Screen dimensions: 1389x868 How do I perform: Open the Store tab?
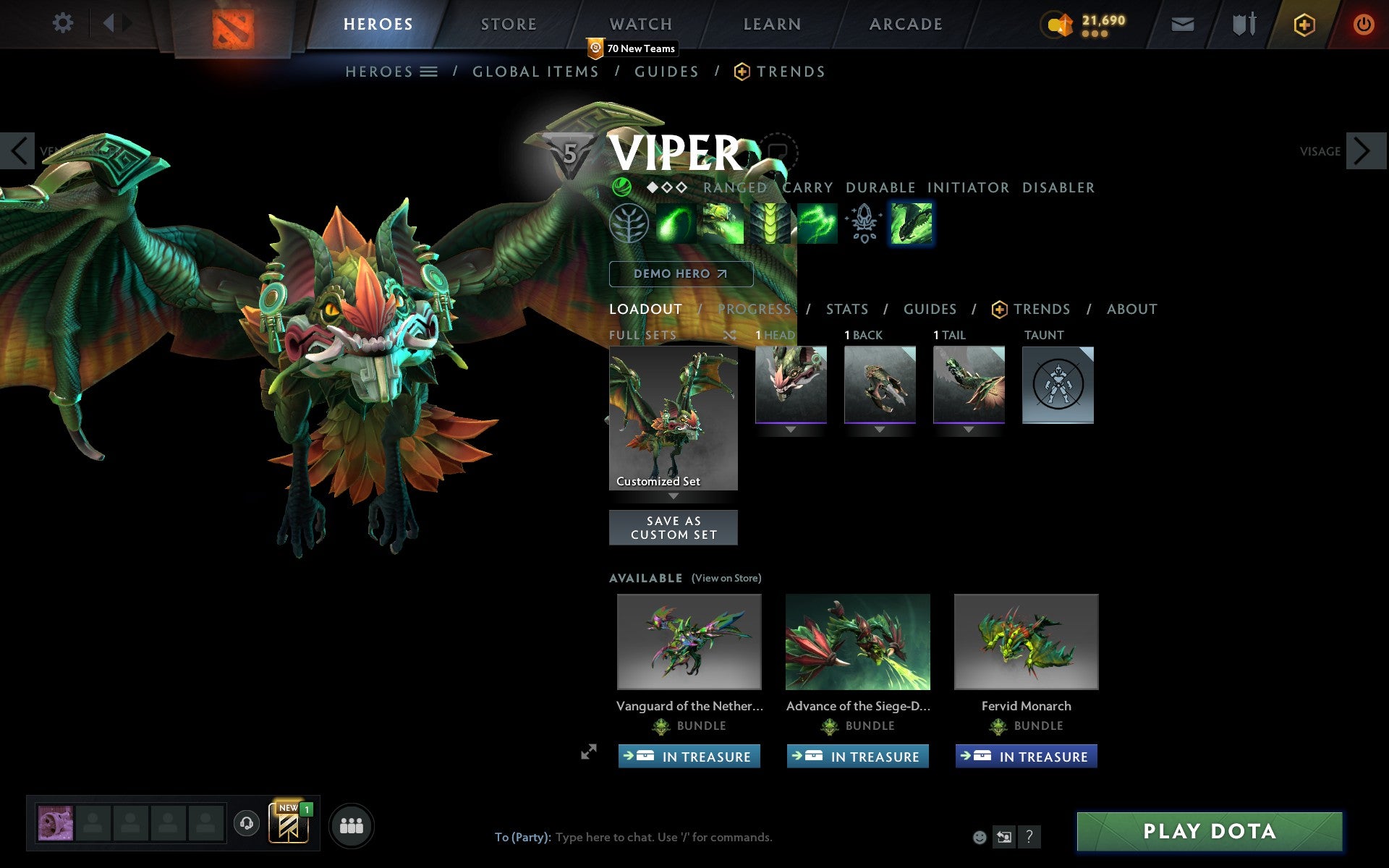509,24
